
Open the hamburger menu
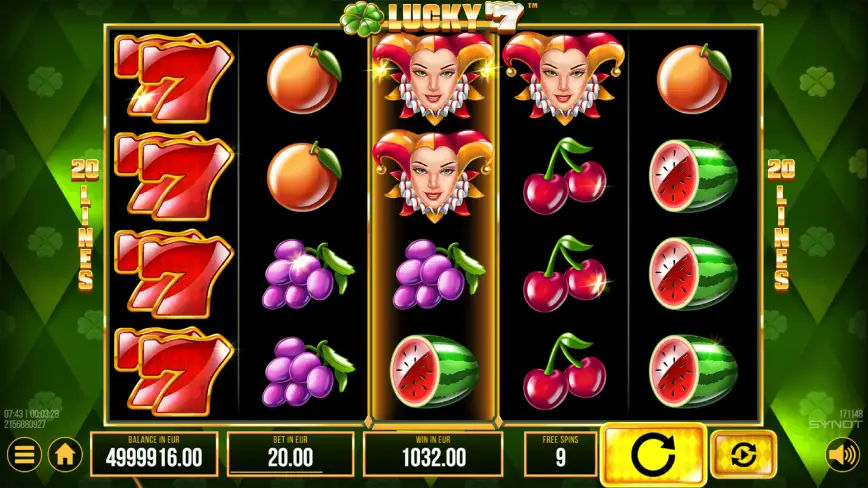24,455
